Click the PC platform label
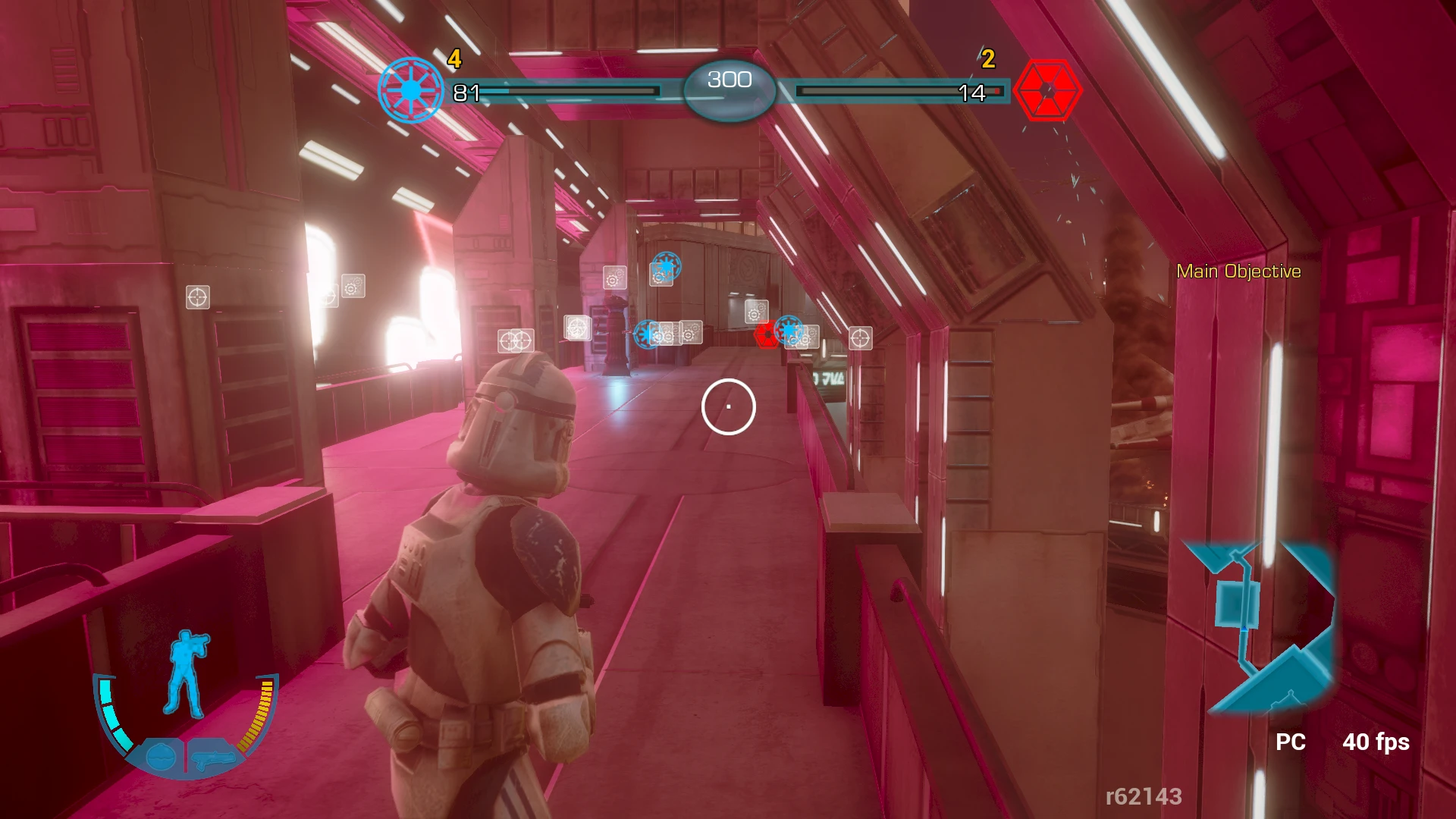This screenshot has width=1456, height=819. click(1293, 742)
